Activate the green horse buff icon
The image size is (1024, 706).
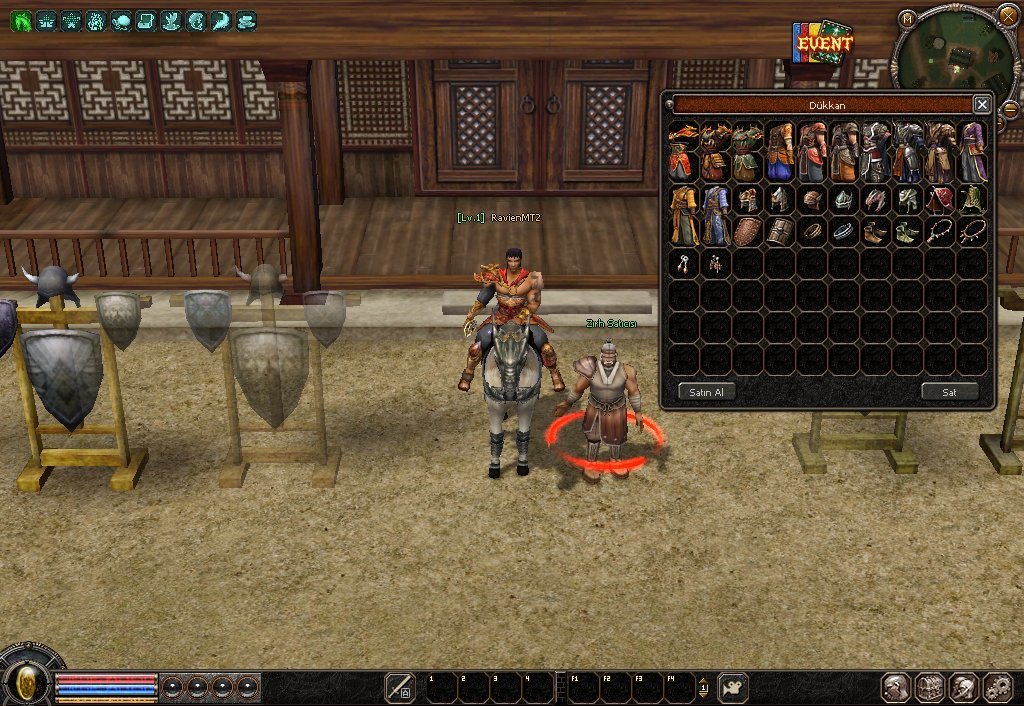(21, 20)
